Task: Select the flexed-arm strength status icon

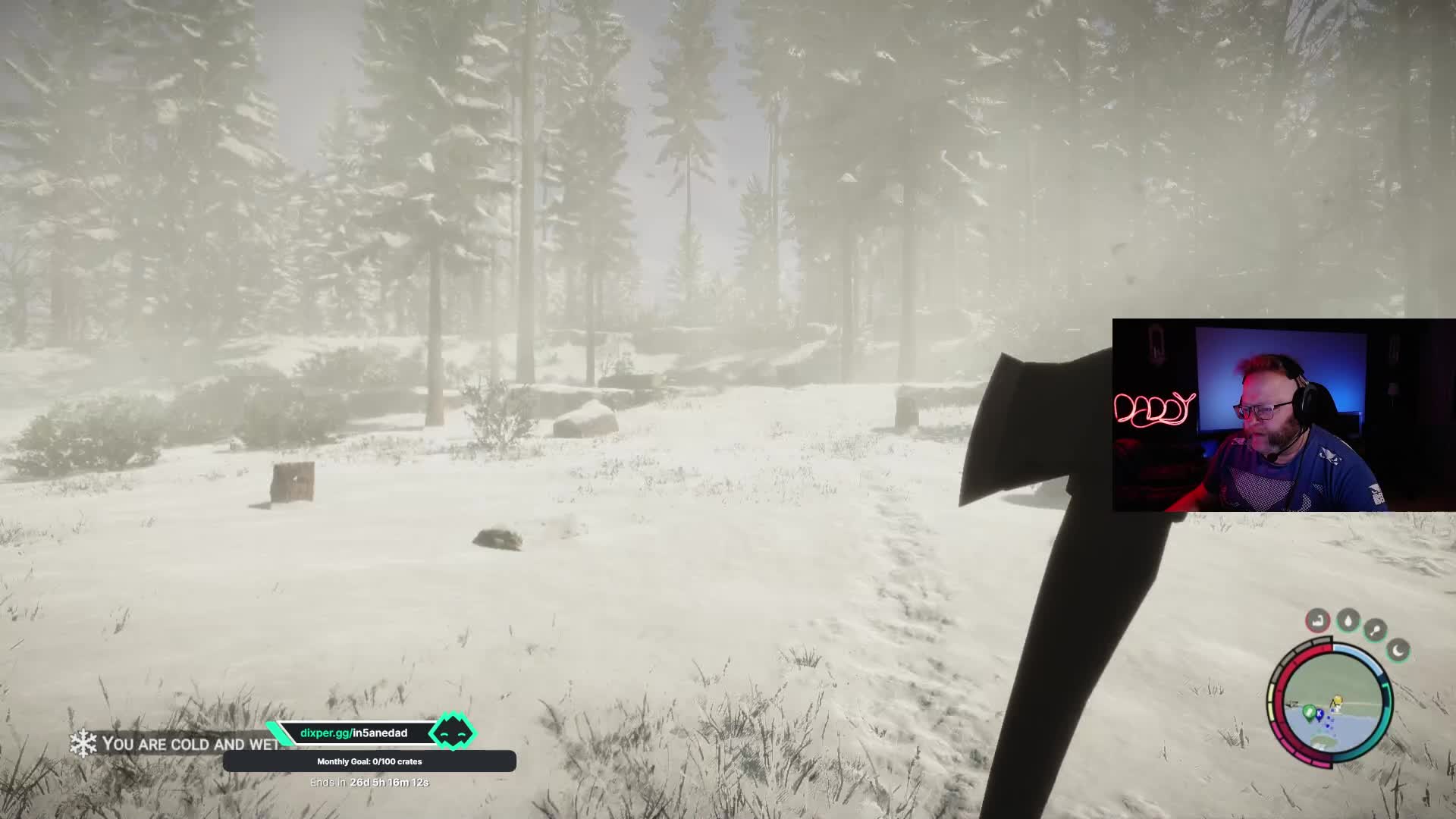Action: (1318, 621)
